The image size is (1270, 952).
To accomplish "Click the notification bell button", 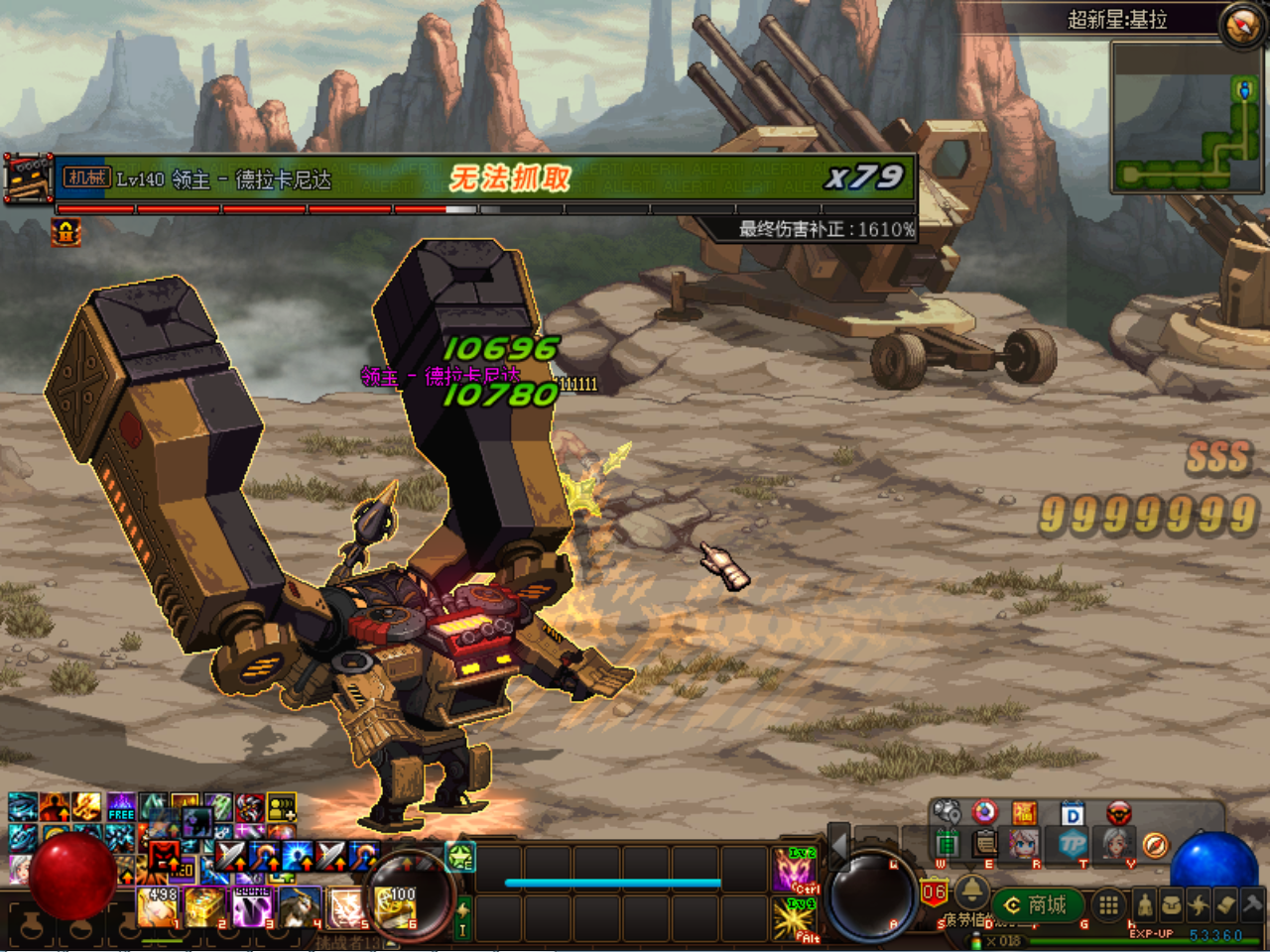I will [971, 890].
